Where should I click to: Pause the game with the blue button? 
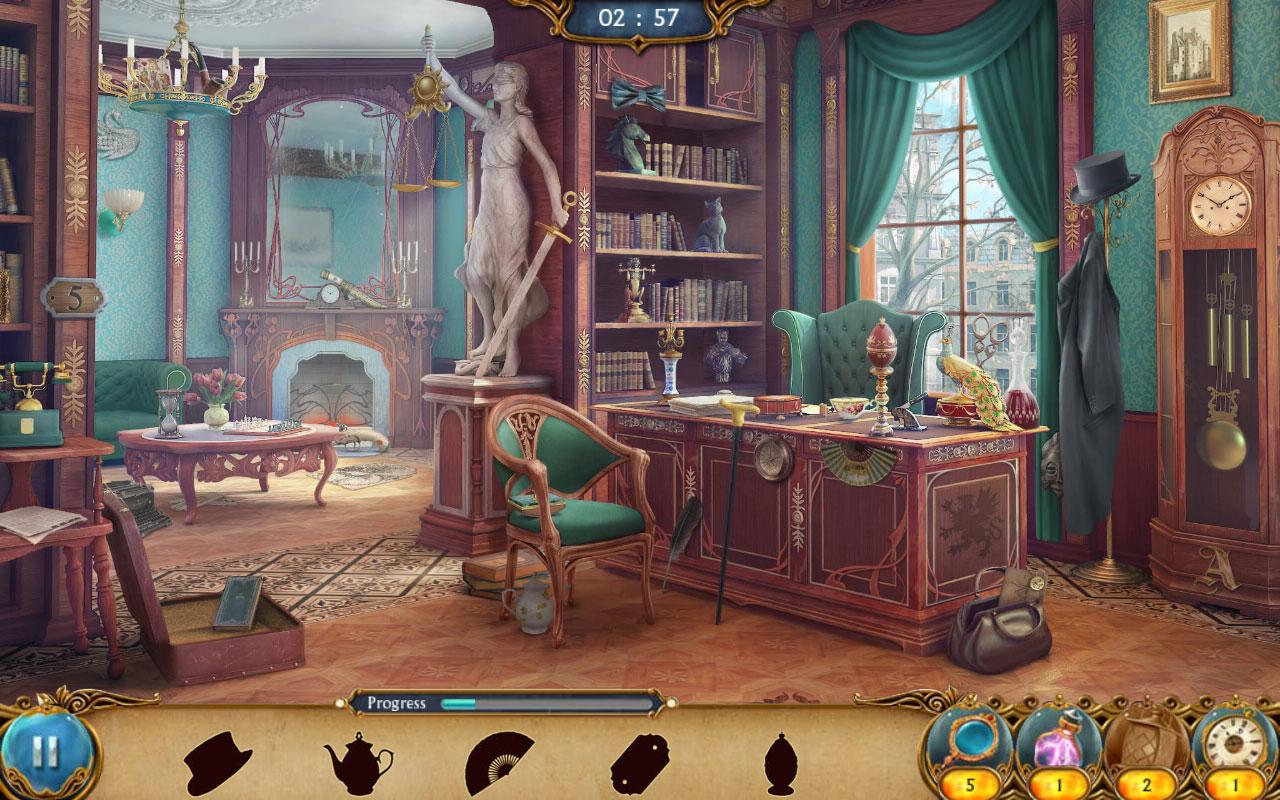[44, 752]
